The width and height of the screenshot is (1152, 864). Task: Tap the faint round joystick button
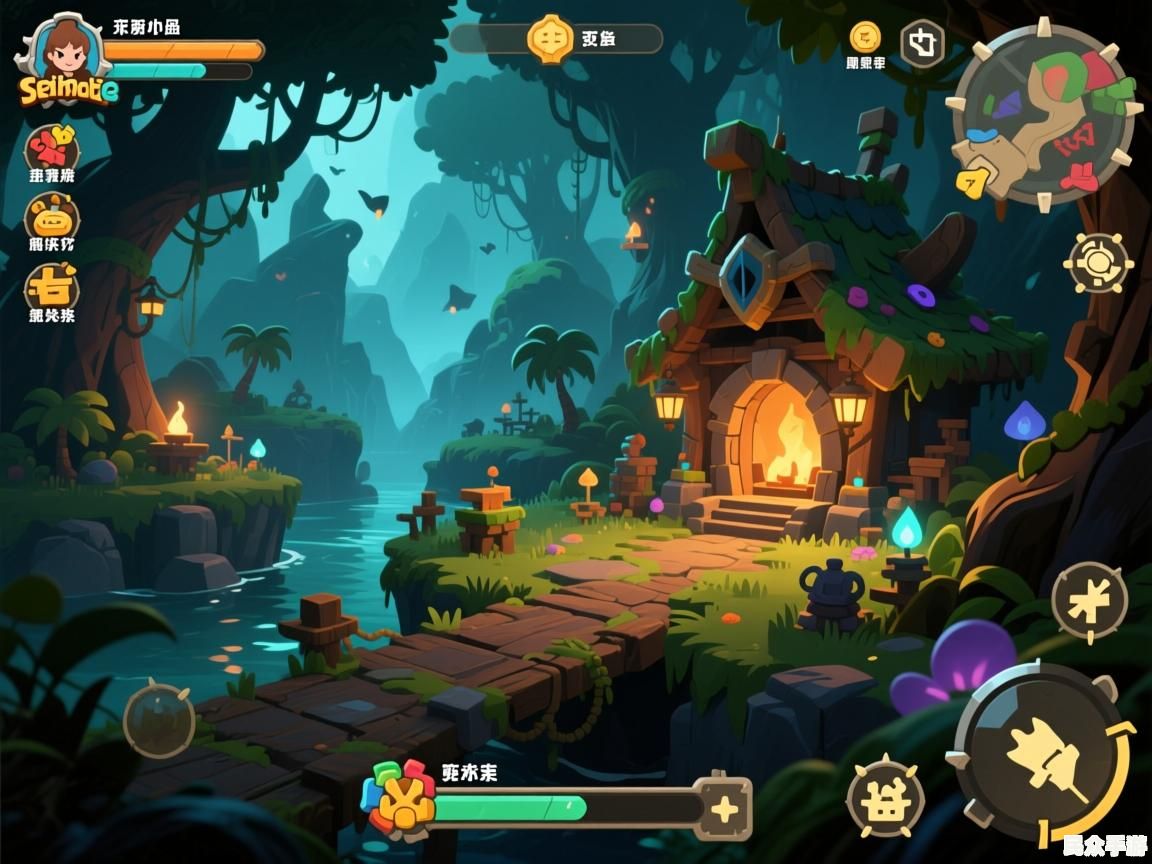click(159, 718)
